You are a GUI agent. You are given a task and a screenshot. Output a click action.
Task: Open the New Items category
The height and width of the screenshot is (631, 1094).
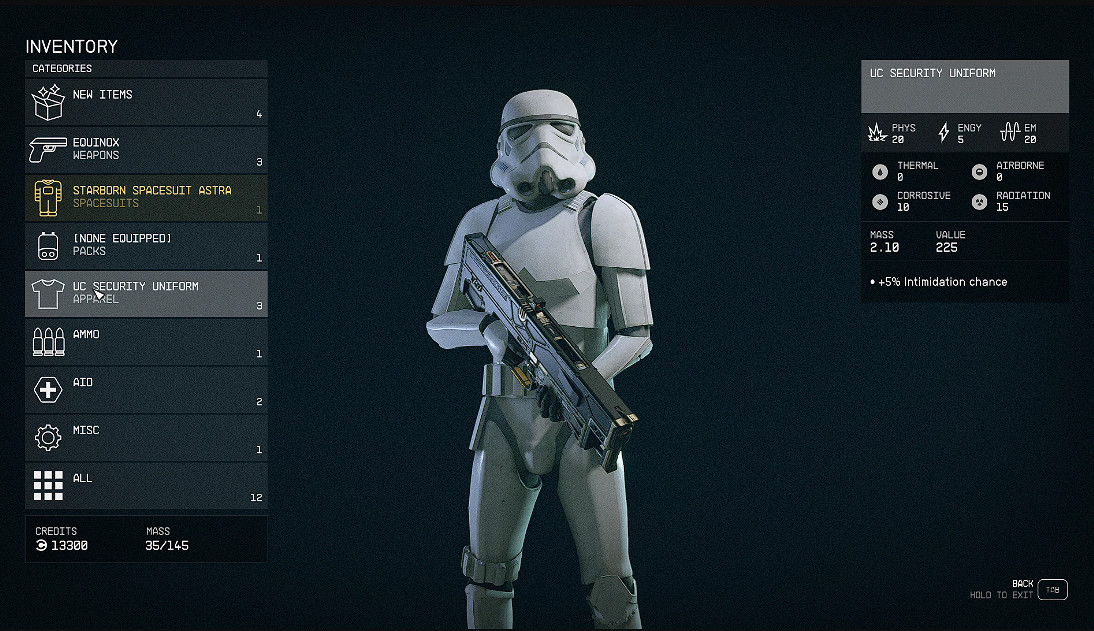[146, 102]
